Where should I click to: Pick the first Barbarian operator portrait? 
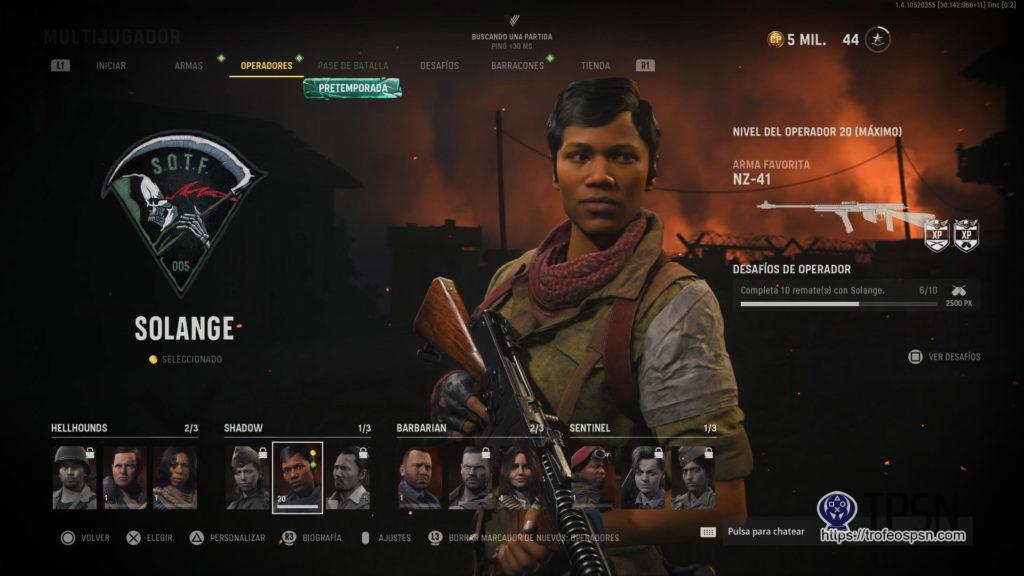pos(419,478)
